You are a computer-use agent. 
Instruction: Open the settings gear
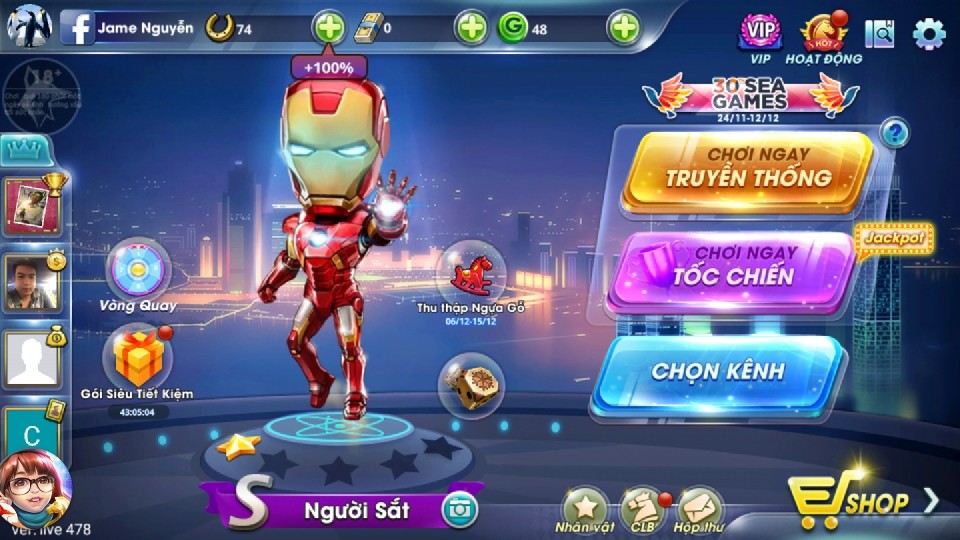tap(929, 33)
